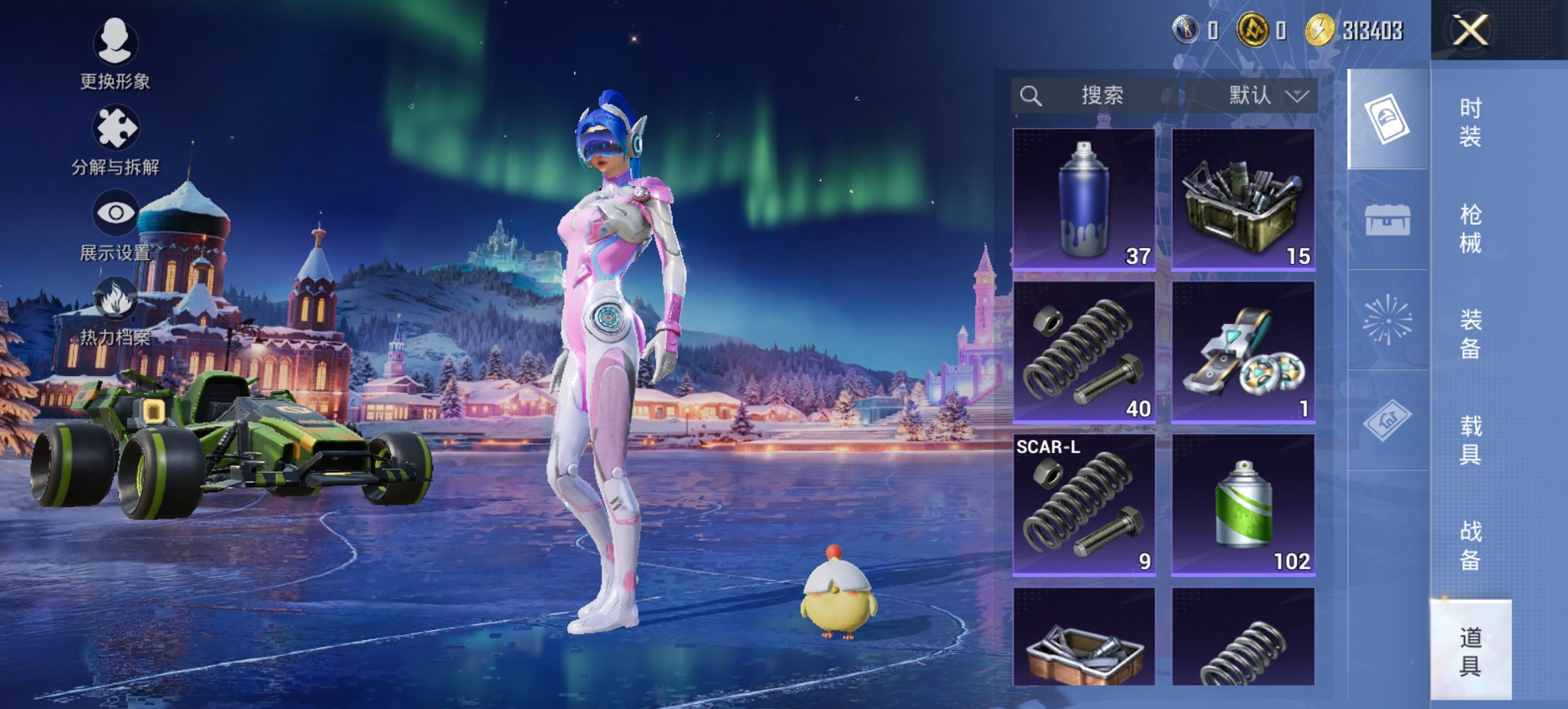Pick the SCAR-L spring parts item
Viewport: 1568px width, 709px height.
tap(1084, 505)
